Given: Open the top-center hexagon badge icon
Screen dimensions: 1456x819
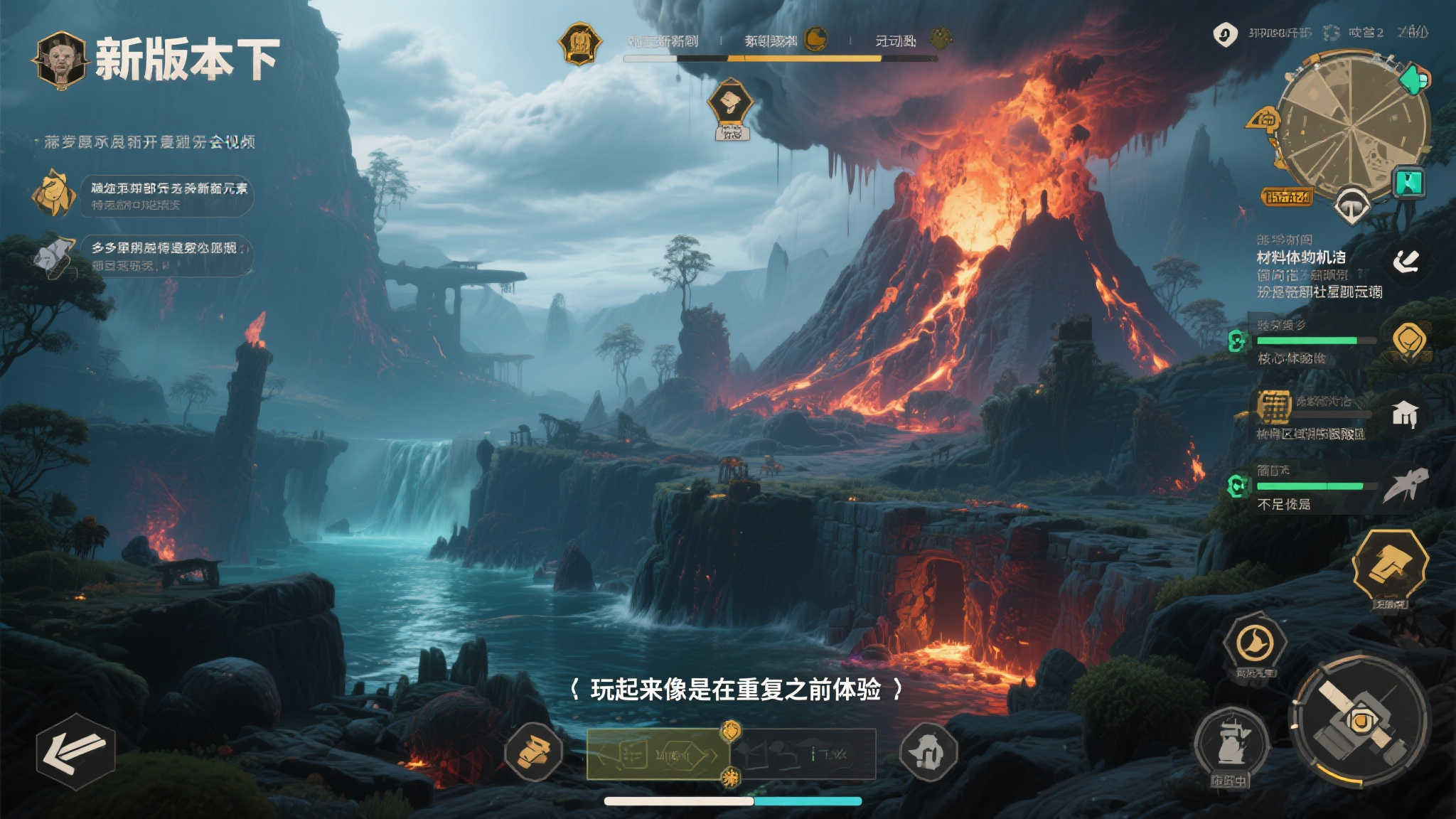Looking at the screenshot, I should click(580, 43).
